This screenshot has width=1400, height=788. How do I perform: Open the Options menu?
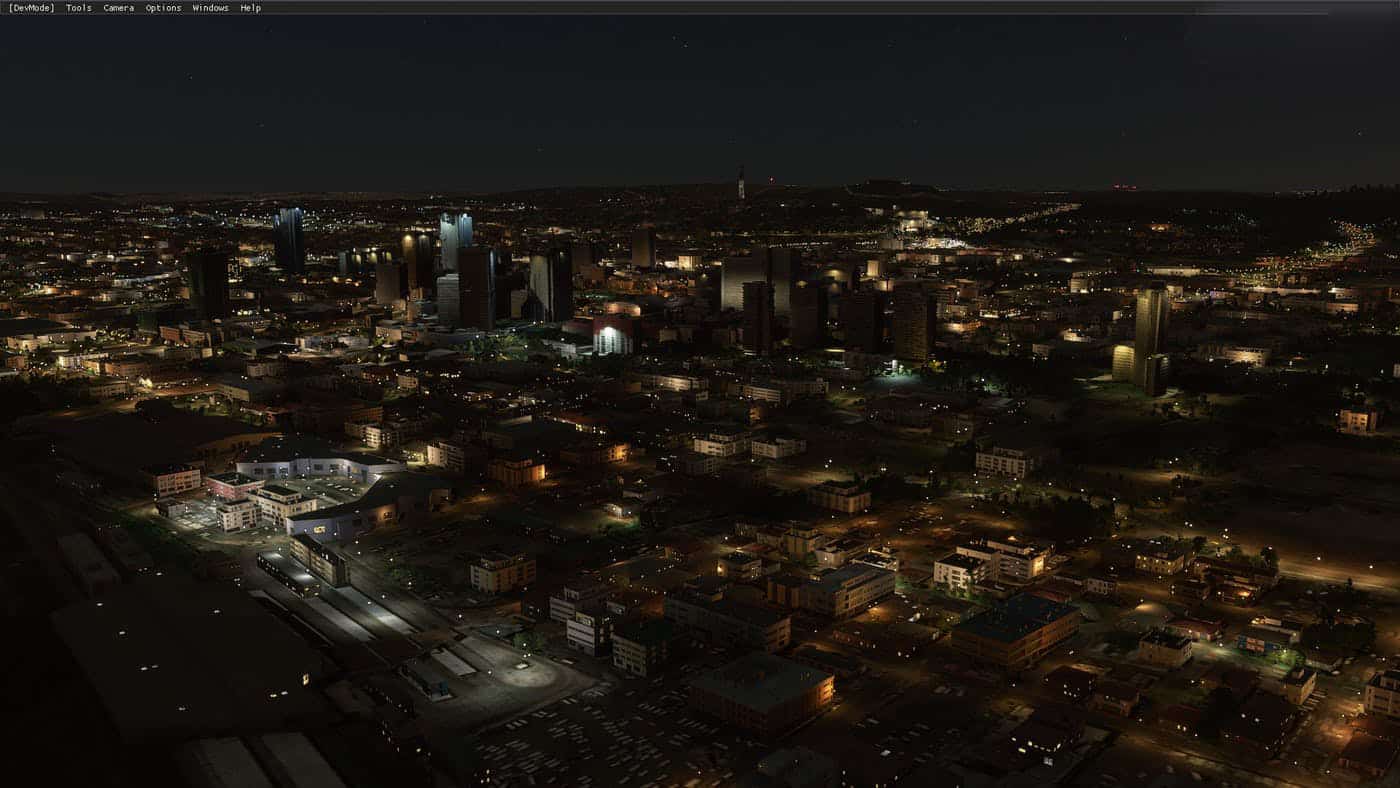point(163,8)
